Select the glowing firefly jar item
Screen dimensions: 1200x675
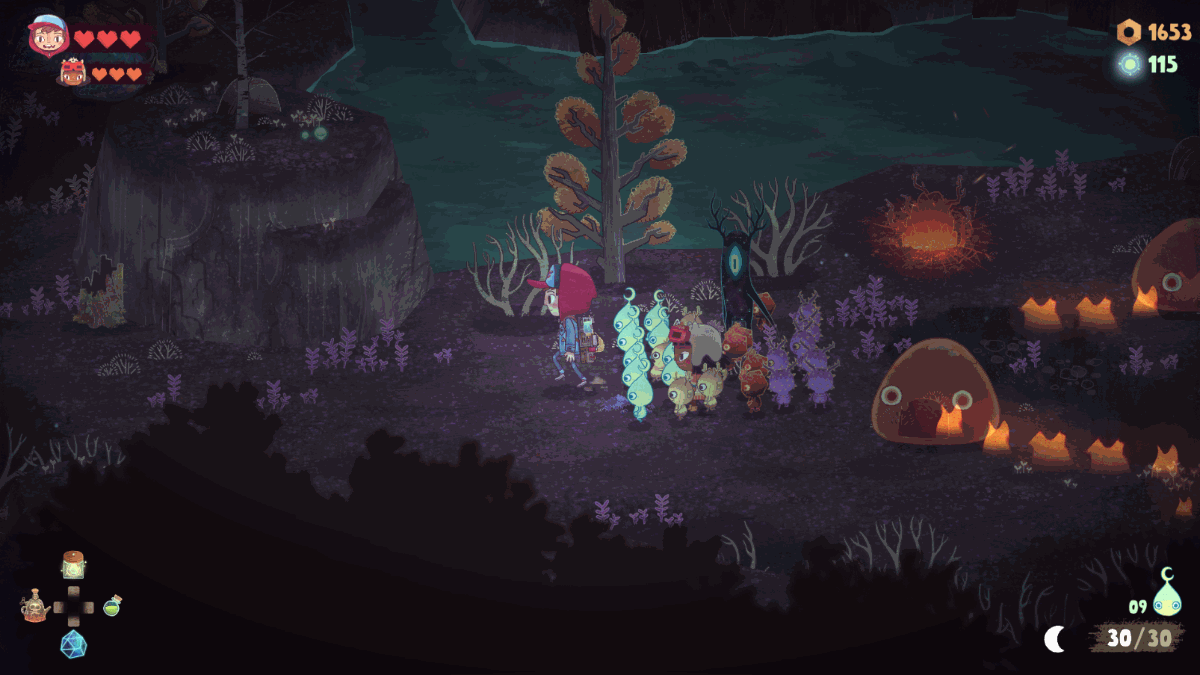point(72,565)
